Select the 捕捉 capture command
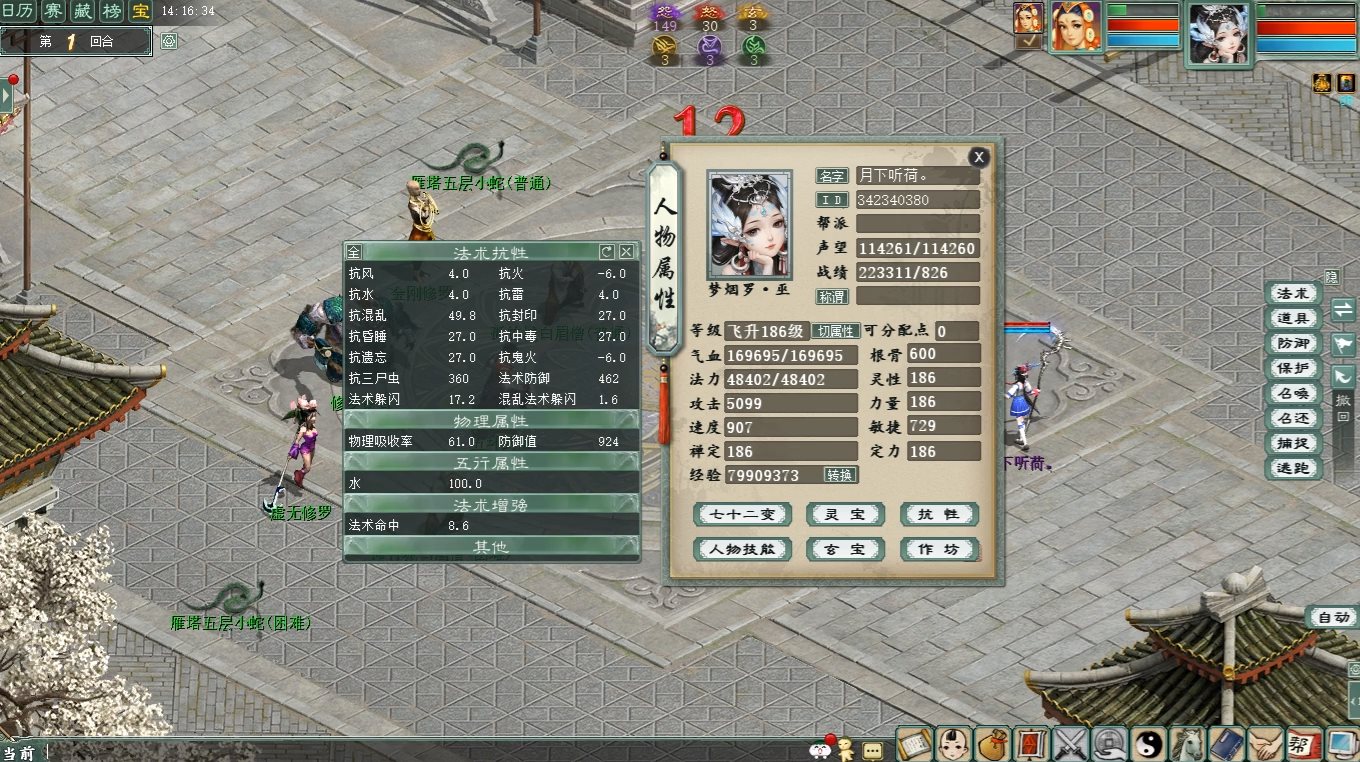 pyautogui.click(x=1292, y=443)
